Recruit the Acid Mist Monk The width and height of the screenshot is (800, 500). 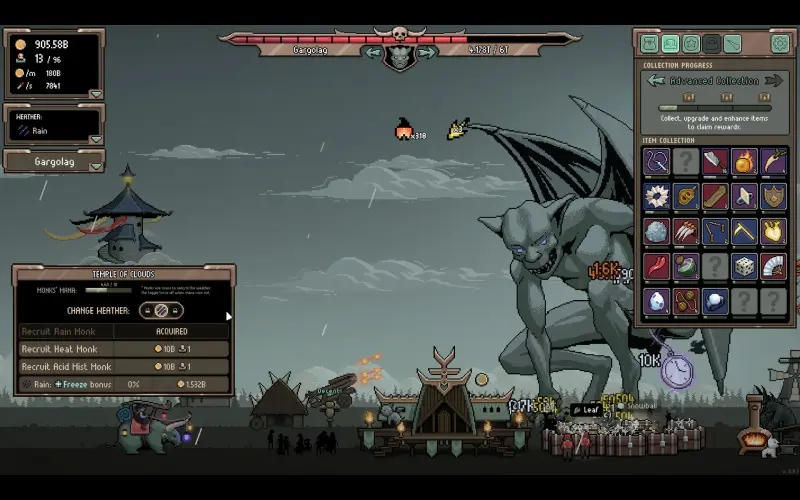[x=171, y=367]
